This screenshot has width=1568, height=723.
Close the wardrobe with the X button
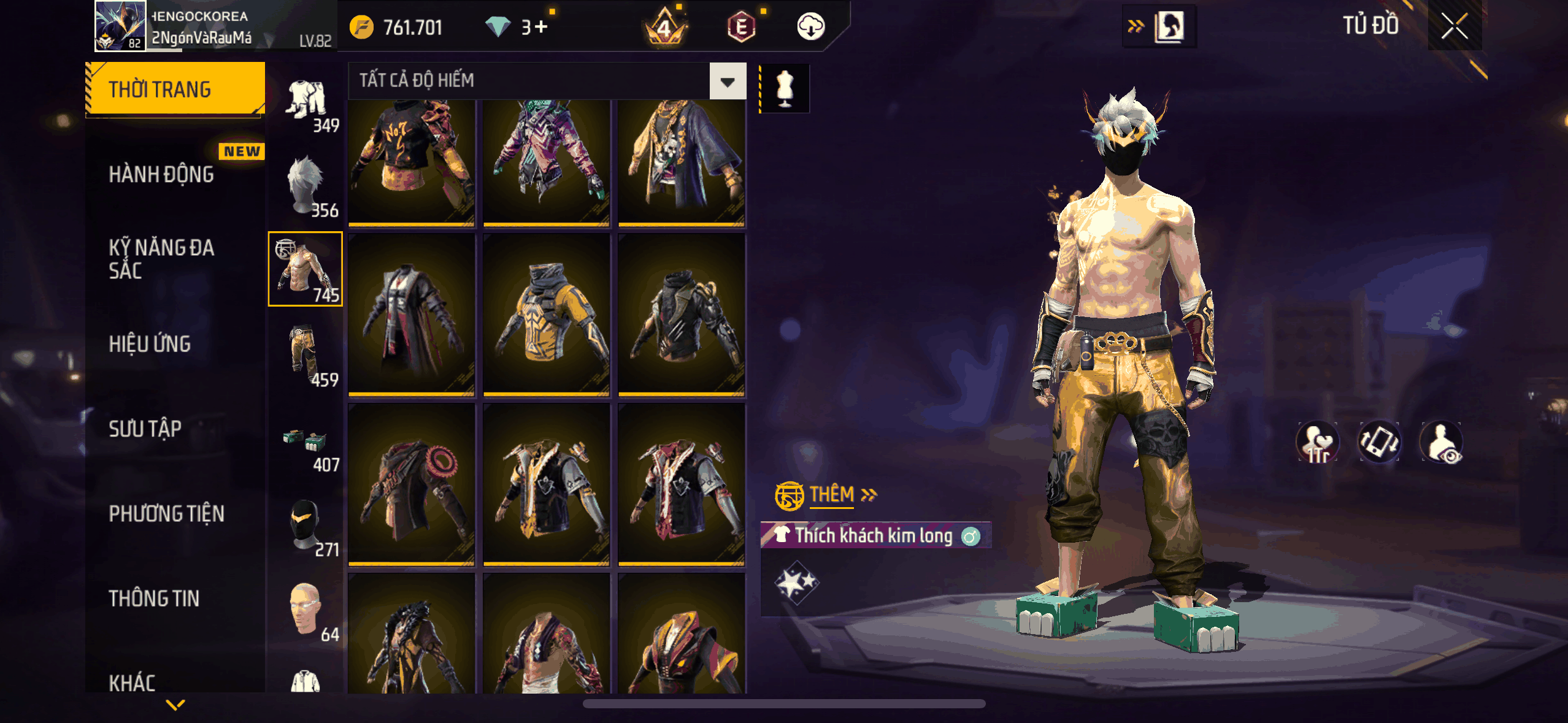tap(1453, 26)
